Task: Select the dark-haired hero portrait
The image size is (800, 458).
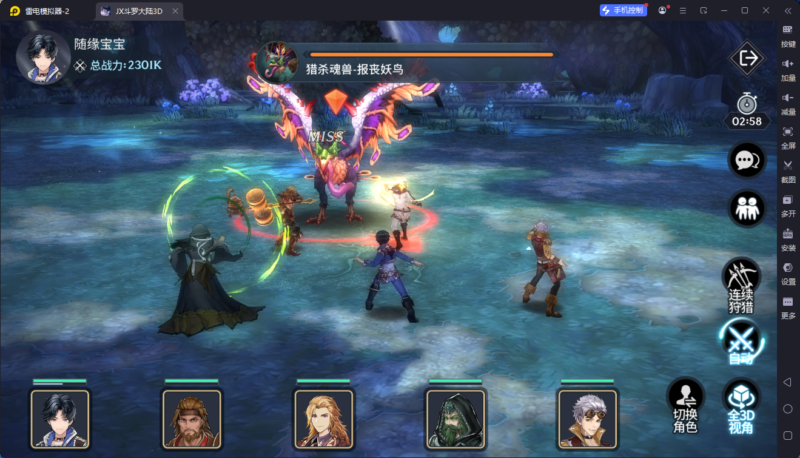Action: pos(60,418)
